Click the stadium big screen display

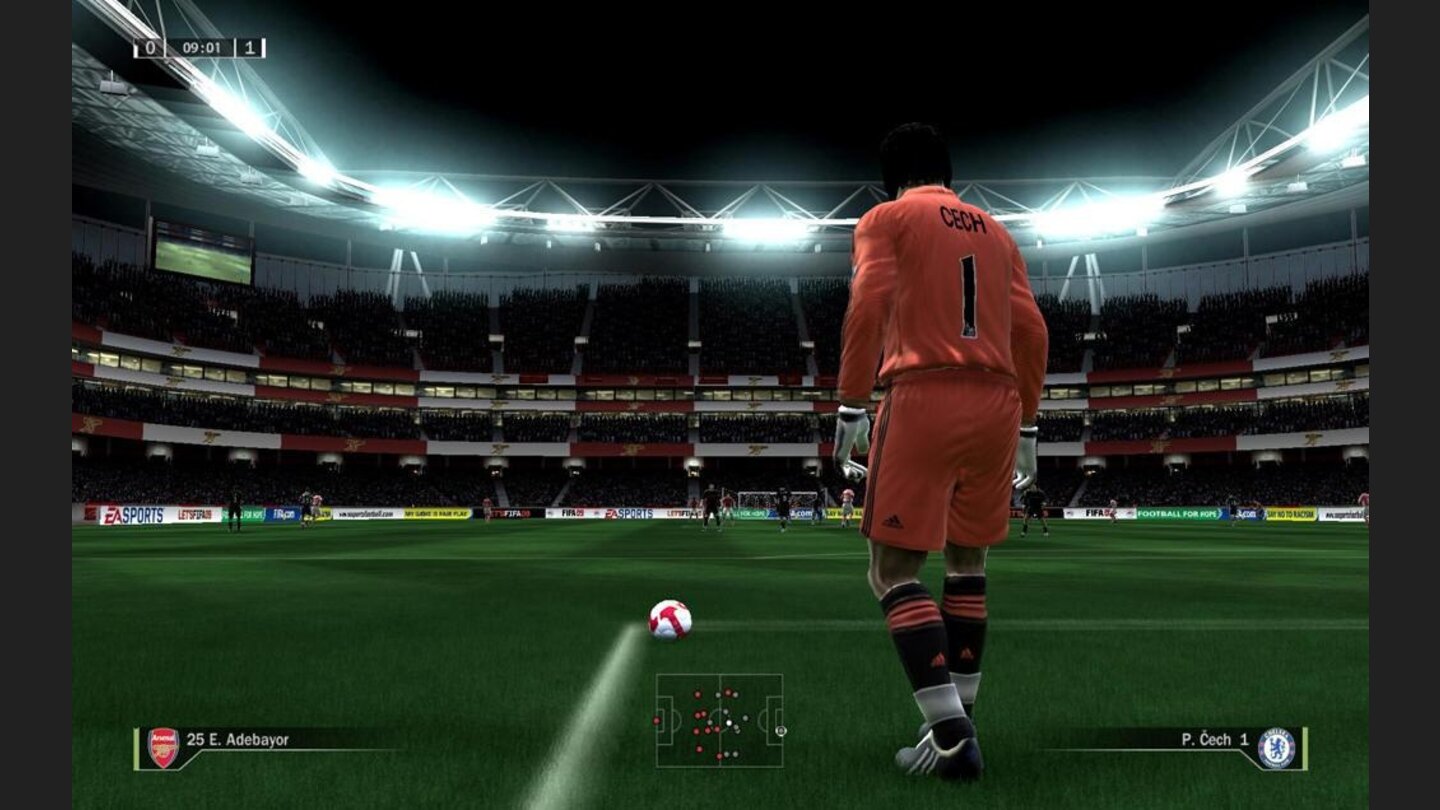[205, 246]
